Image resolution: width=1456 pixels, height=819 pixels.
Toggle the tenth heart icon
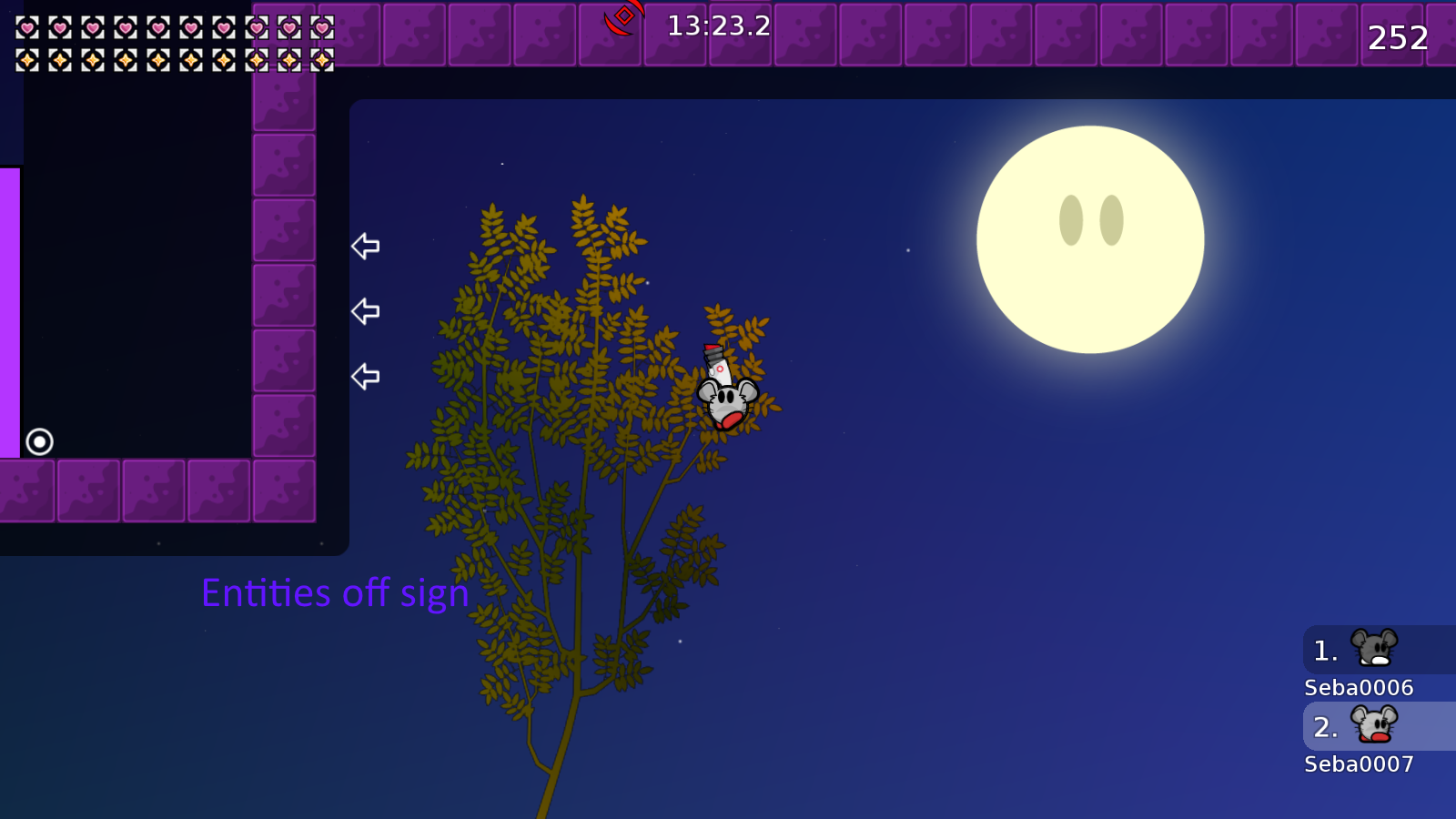click(x=322, y=26)
